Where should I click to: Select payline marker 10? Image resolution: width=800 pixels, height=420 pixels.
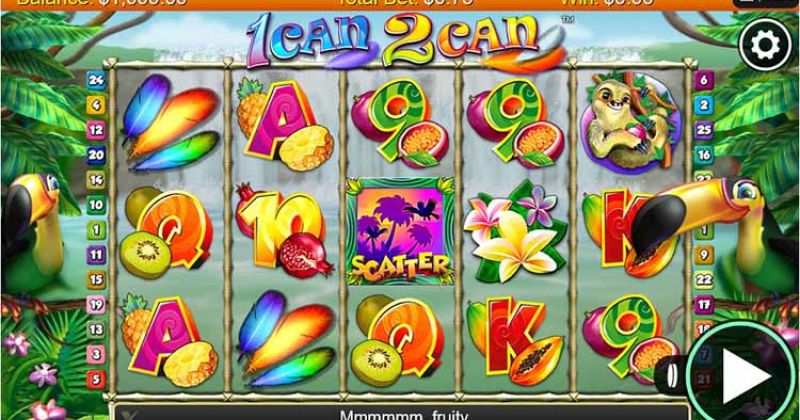click(96, 204)
